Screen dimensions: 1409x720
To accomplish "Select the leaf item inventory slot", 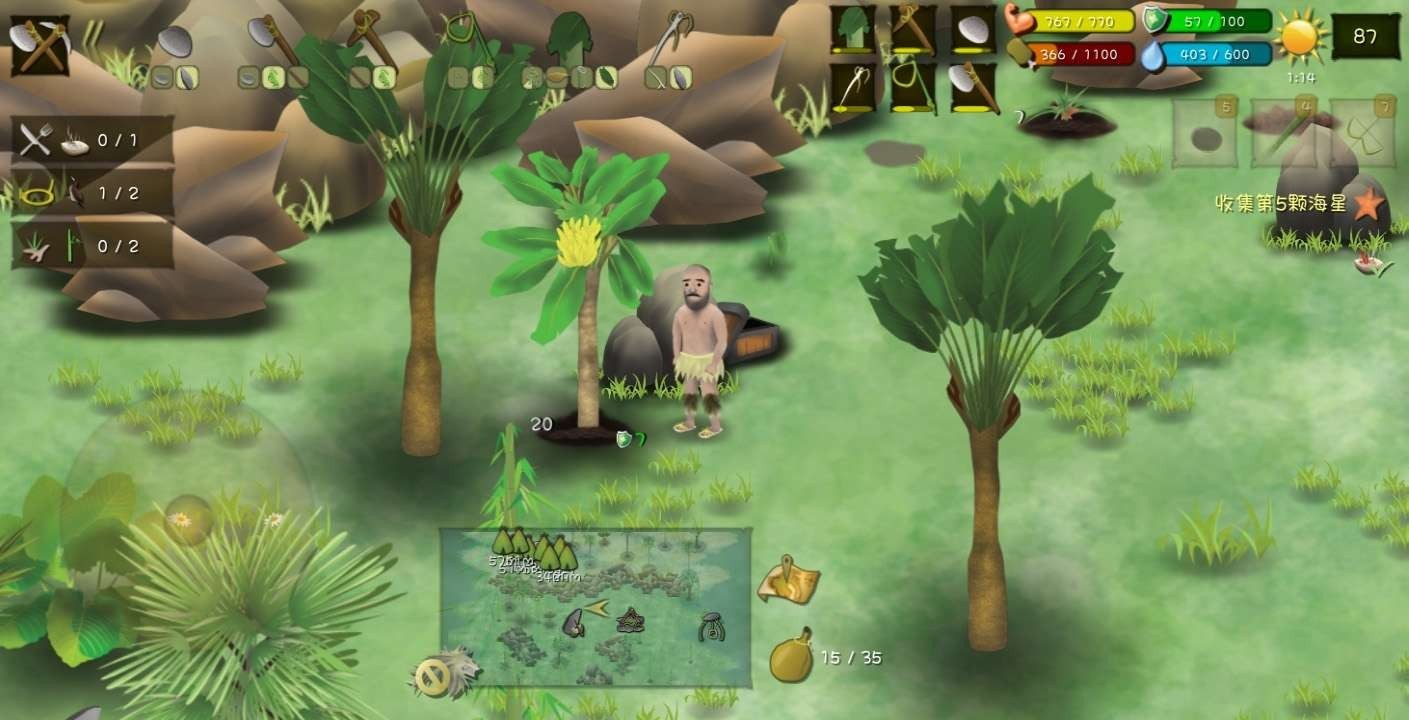I will pyautogui.click(x=853, y=29).
